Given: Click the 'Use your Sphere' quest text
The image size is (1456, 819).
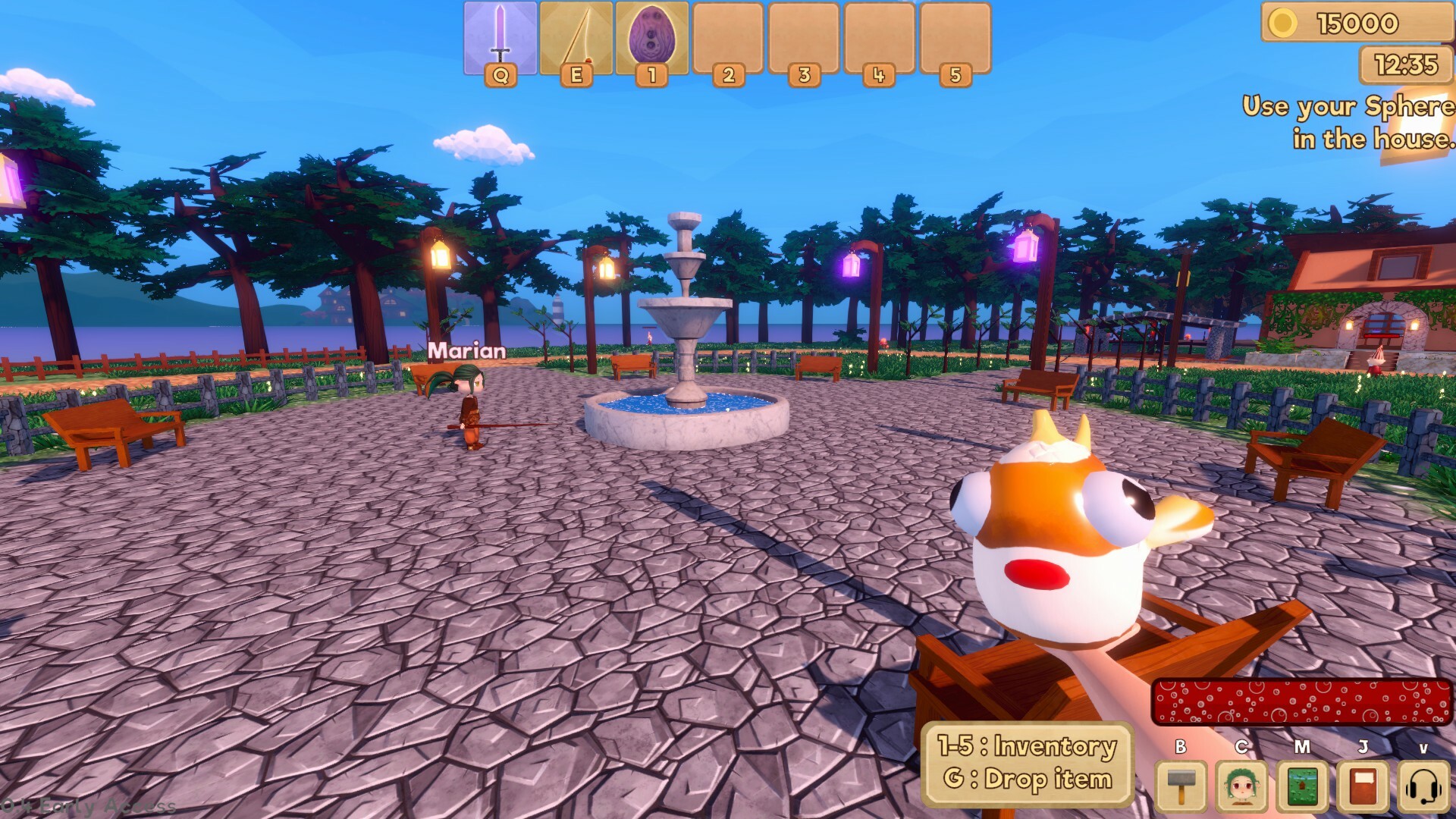Looking at the screenshot, I should (1350, 121).
